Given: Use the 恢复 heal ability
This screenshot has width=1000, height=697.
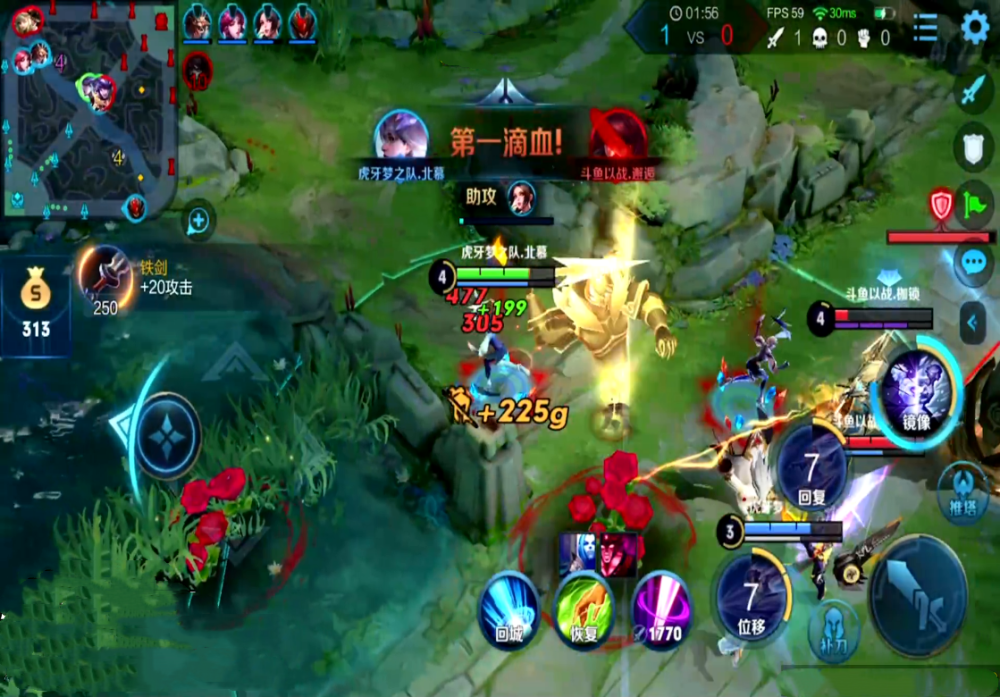Looking at the screenshot, I should click(x=584, y=610).
